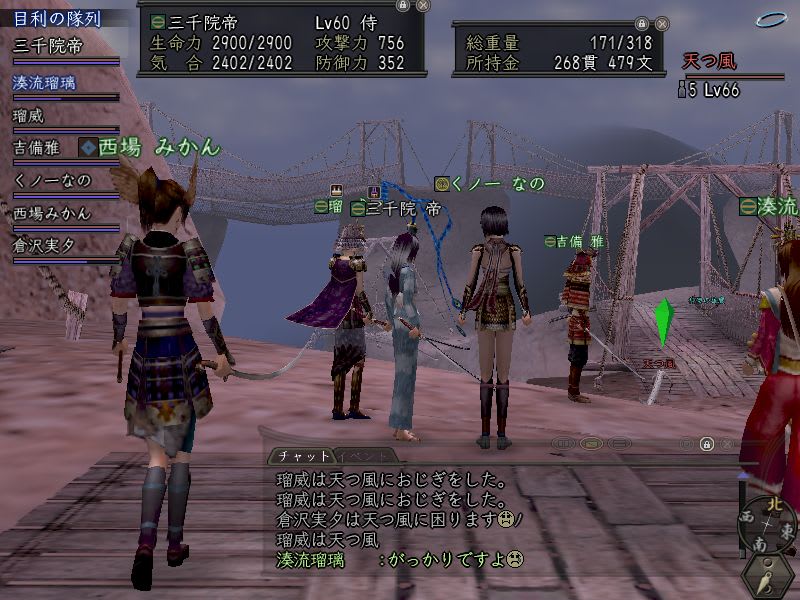Pick くノ一なの in the party list
Image resolution: width=800 pixels, height=600 pixels.
(52, 180)
